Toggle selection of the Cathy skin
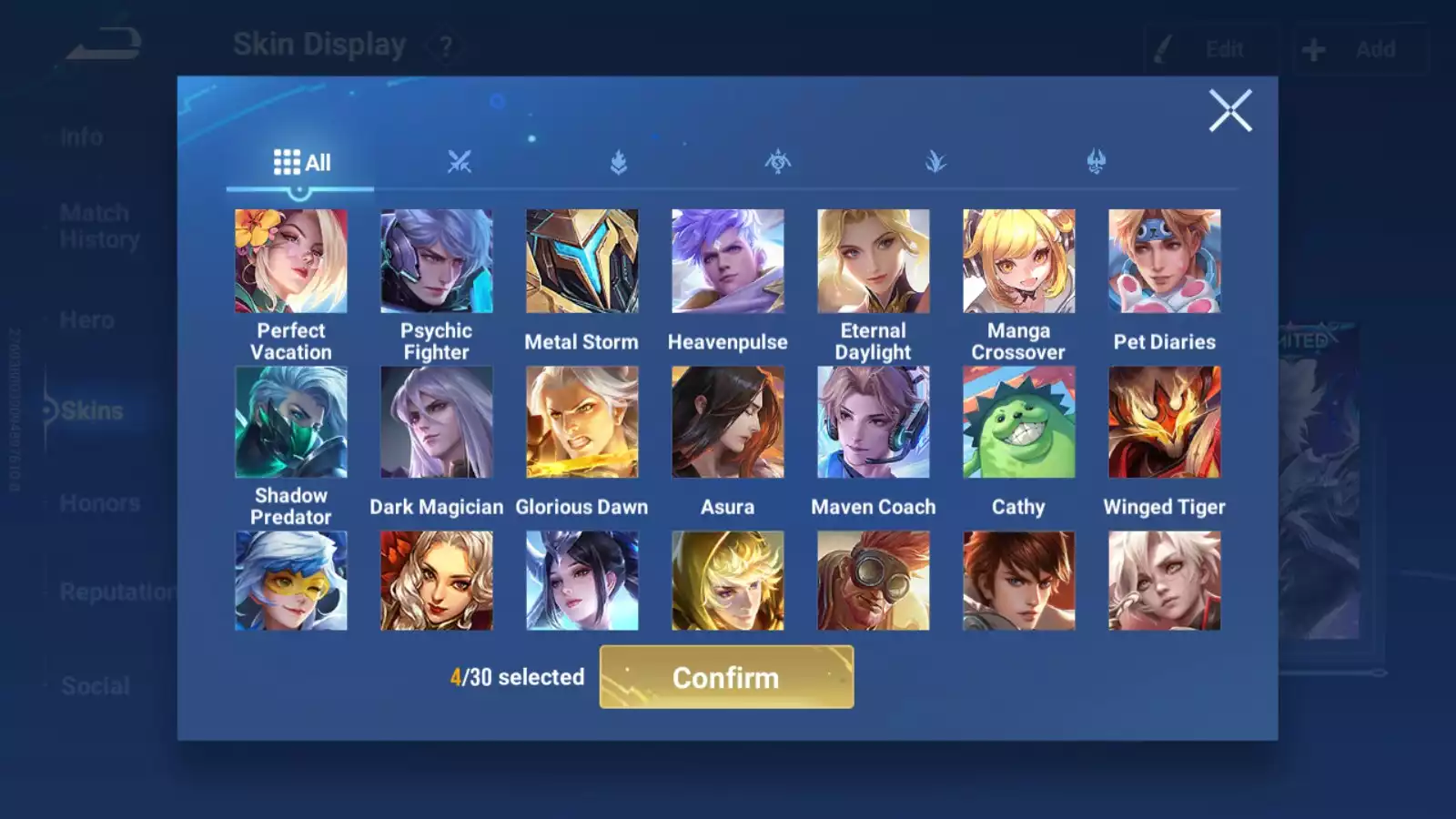 coord(1018,420)
